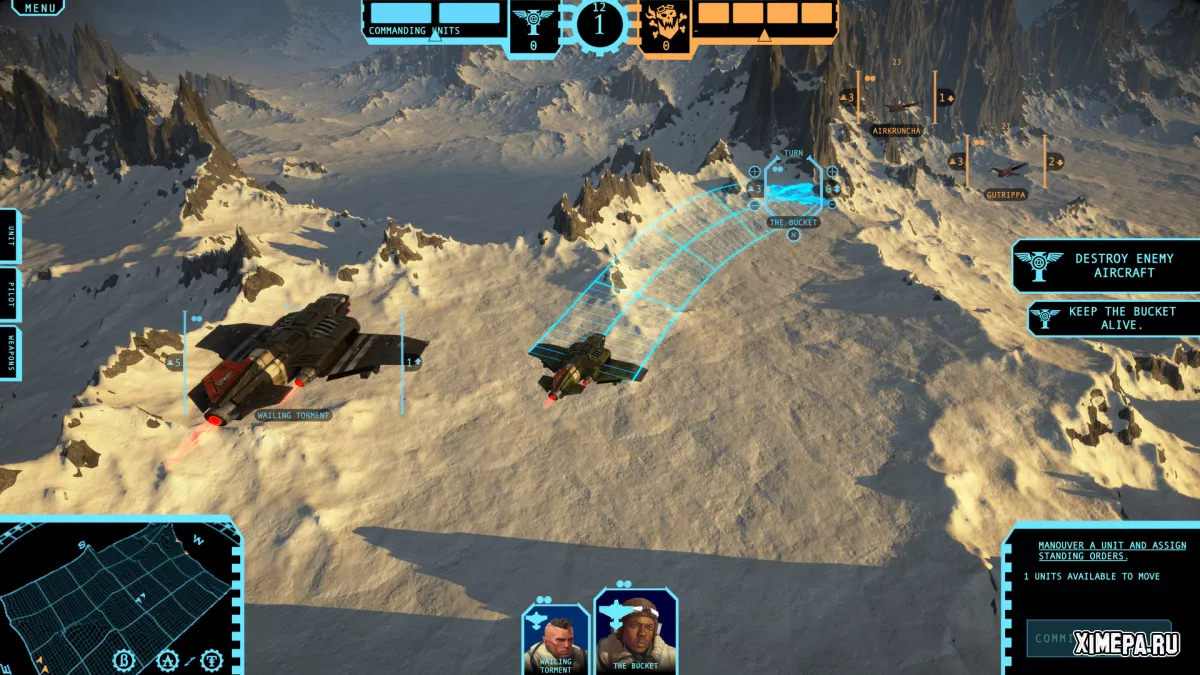1200x675 pixels.
Task: Select the Keep The Bucket Alive objective
Action: (1114, 318)
